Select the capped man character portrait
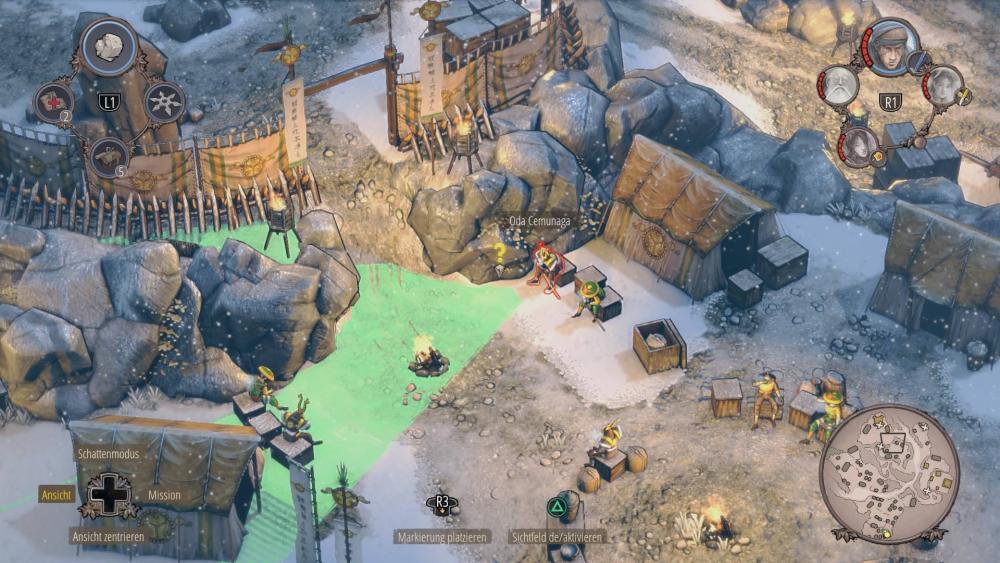This screenshot has height=563, width=1000. 890,48
